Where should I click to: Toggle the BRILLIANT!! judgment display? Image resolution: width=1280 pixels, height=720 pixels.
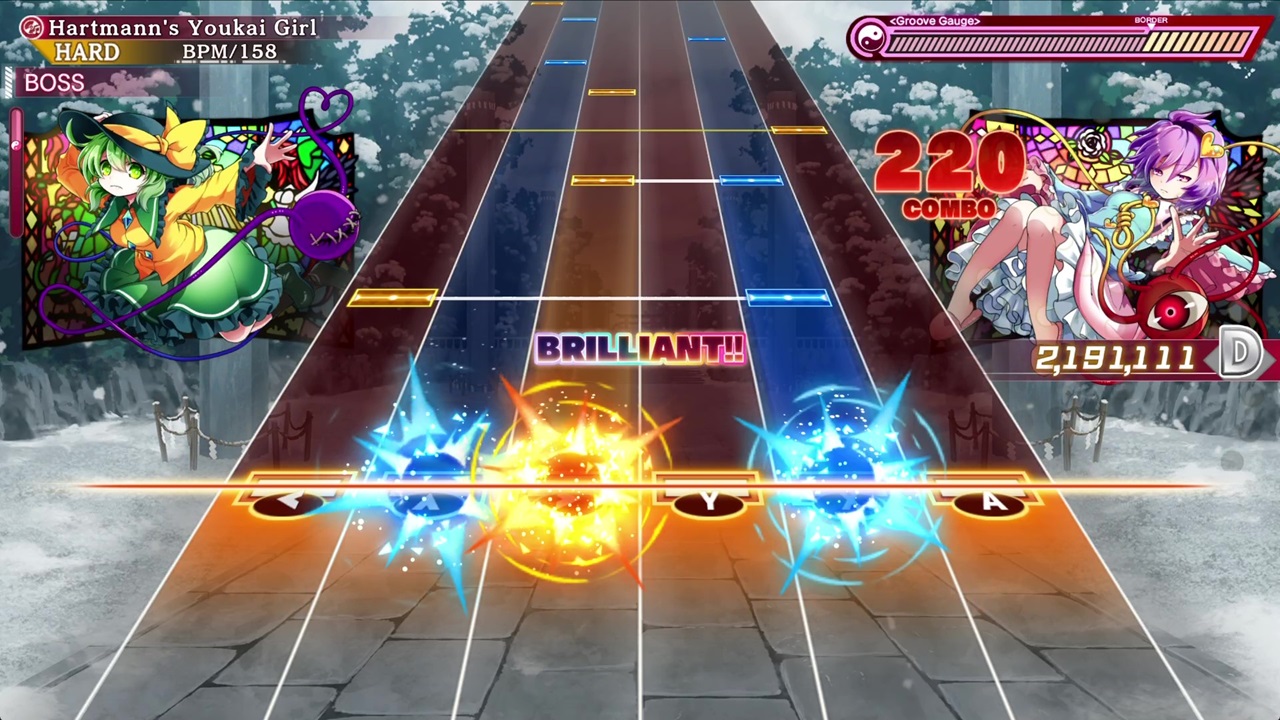tap(640, 350)
